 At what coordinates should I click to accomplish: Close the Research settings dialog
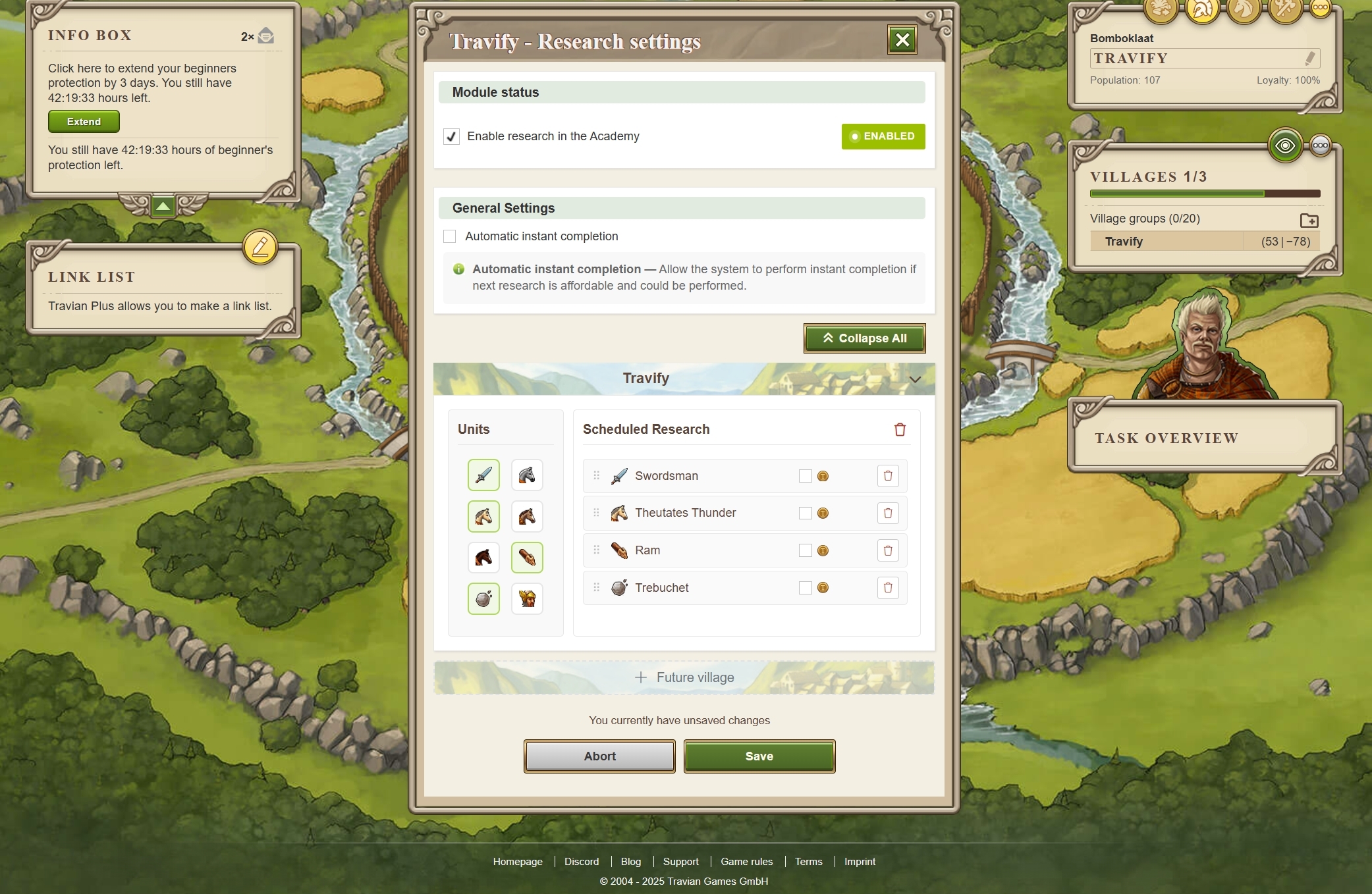(902, 40)
